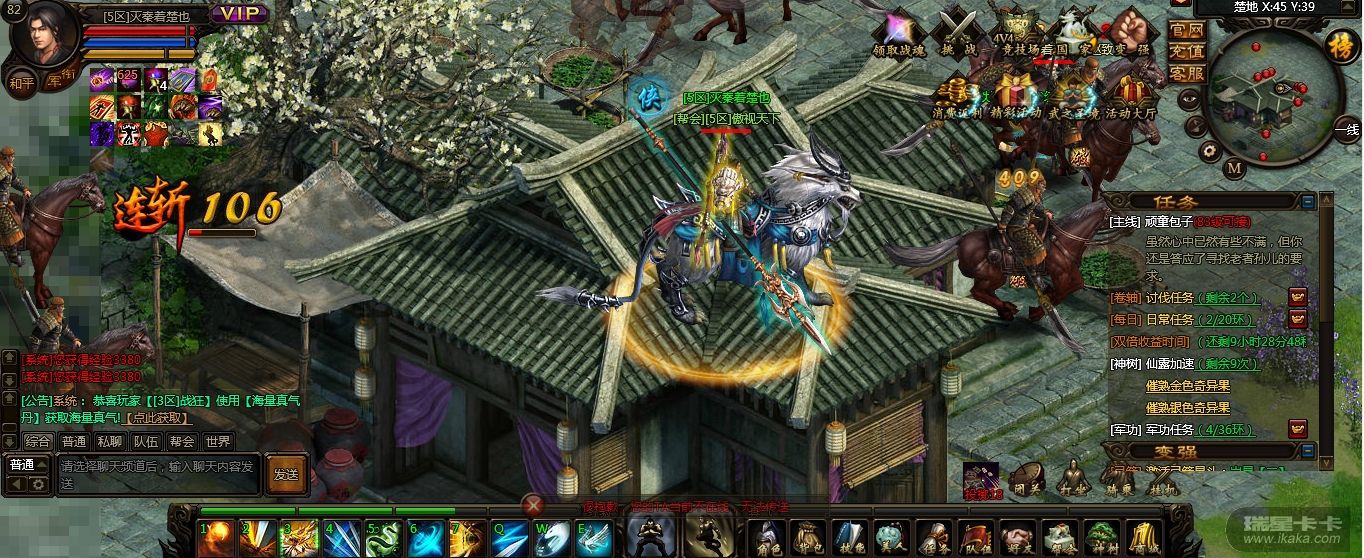Click the M map button below the minimap
The width and height of the screenshot is (1364, 558).
click(1234, 168)
